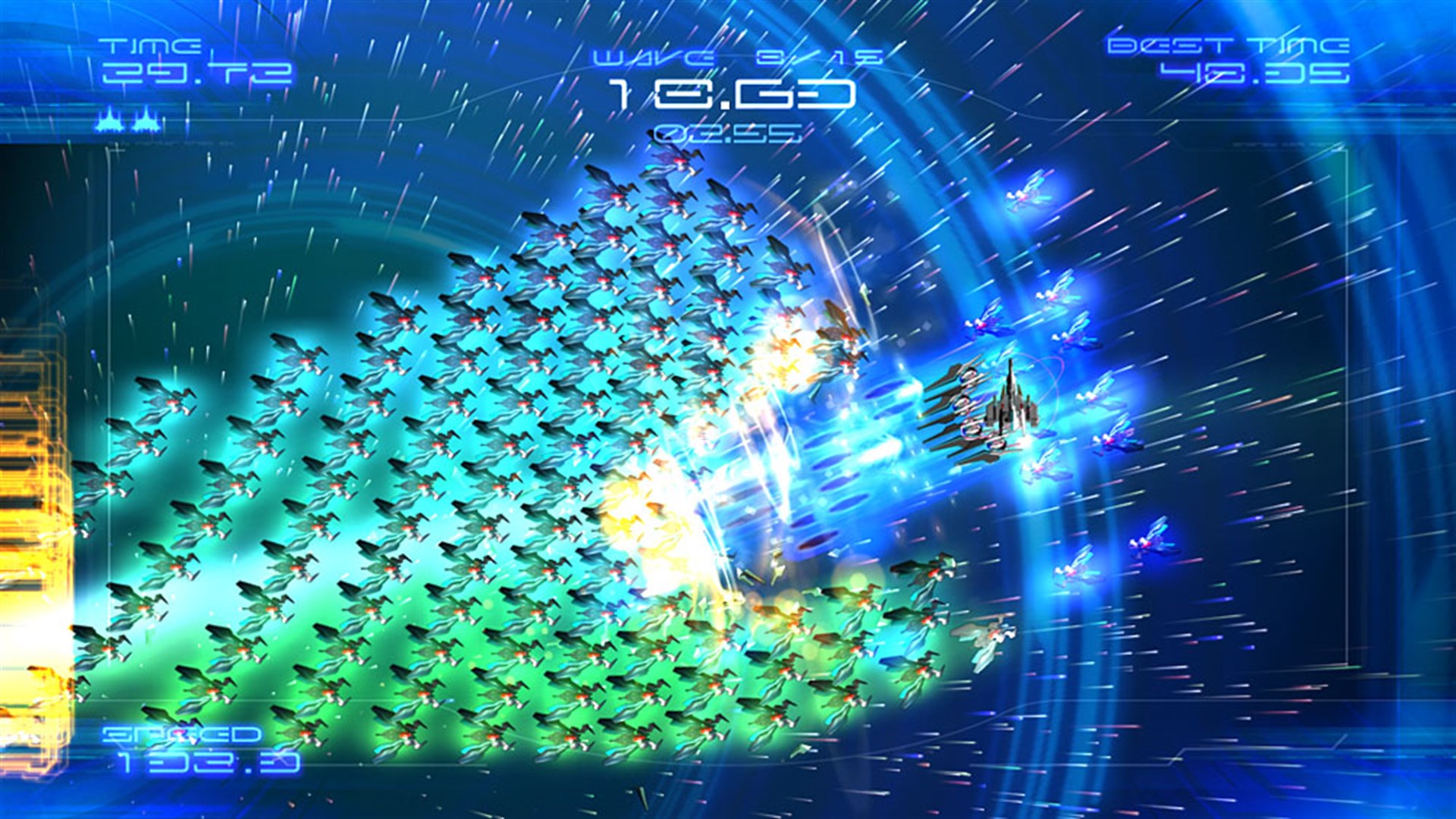Click the SPEED label at bottom left
This screenshot has width=1456, height=819.
(x=182, y=736)
